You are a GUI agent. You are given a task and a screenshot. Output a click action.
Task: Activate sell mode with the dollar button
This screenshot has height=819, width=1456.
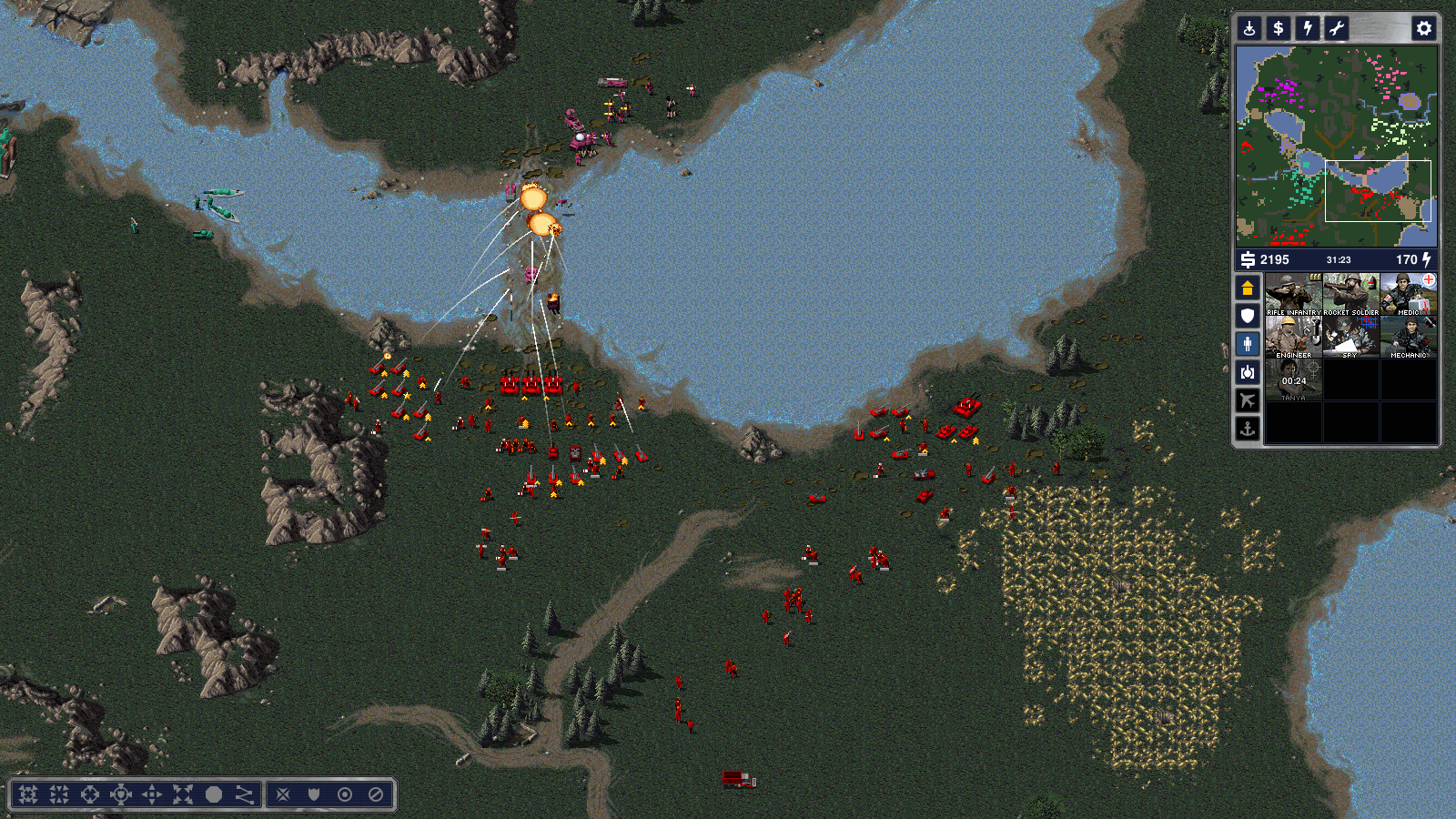click(x=1279, y=28)
